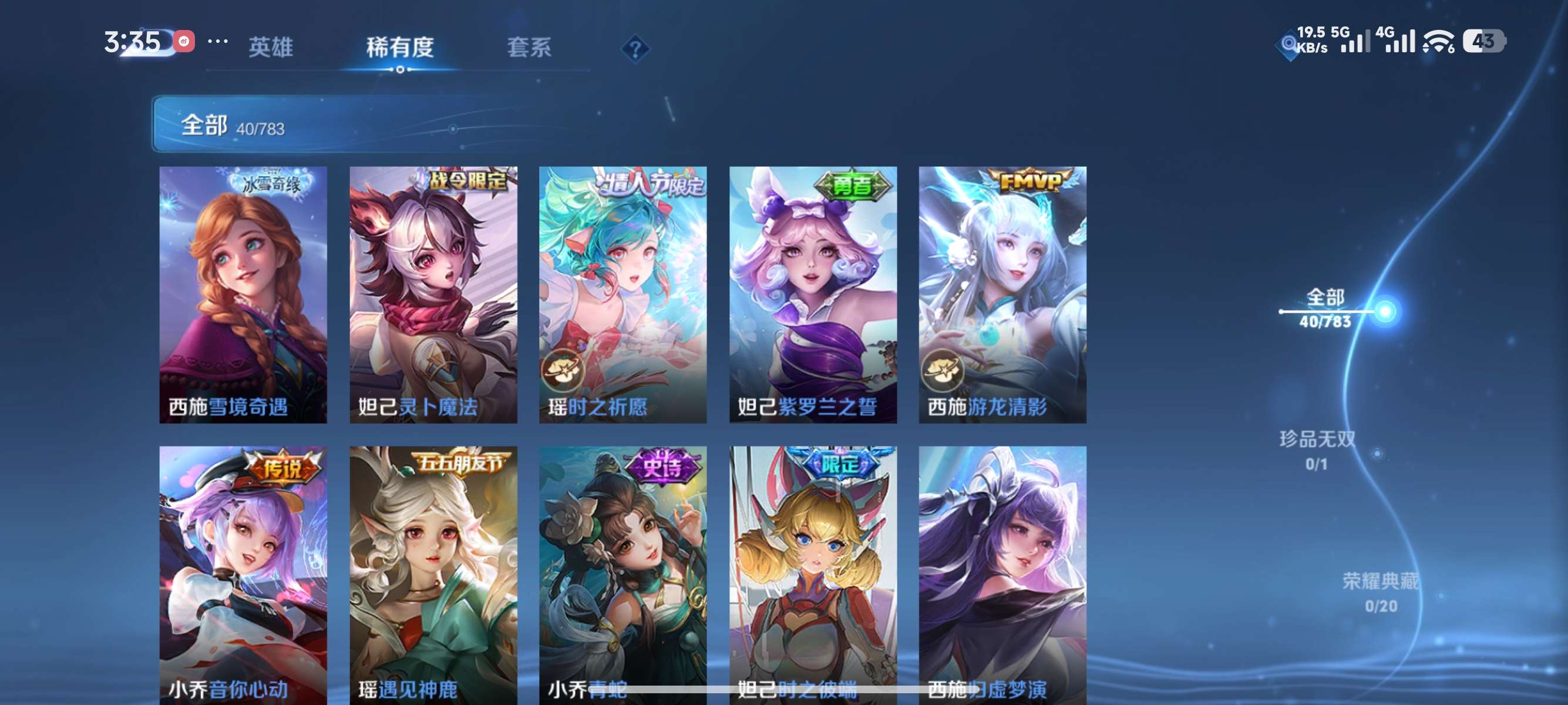The image size is (1568, 705).
Task: Select the 稀有度 tab
Action: [x=400, y=49]
